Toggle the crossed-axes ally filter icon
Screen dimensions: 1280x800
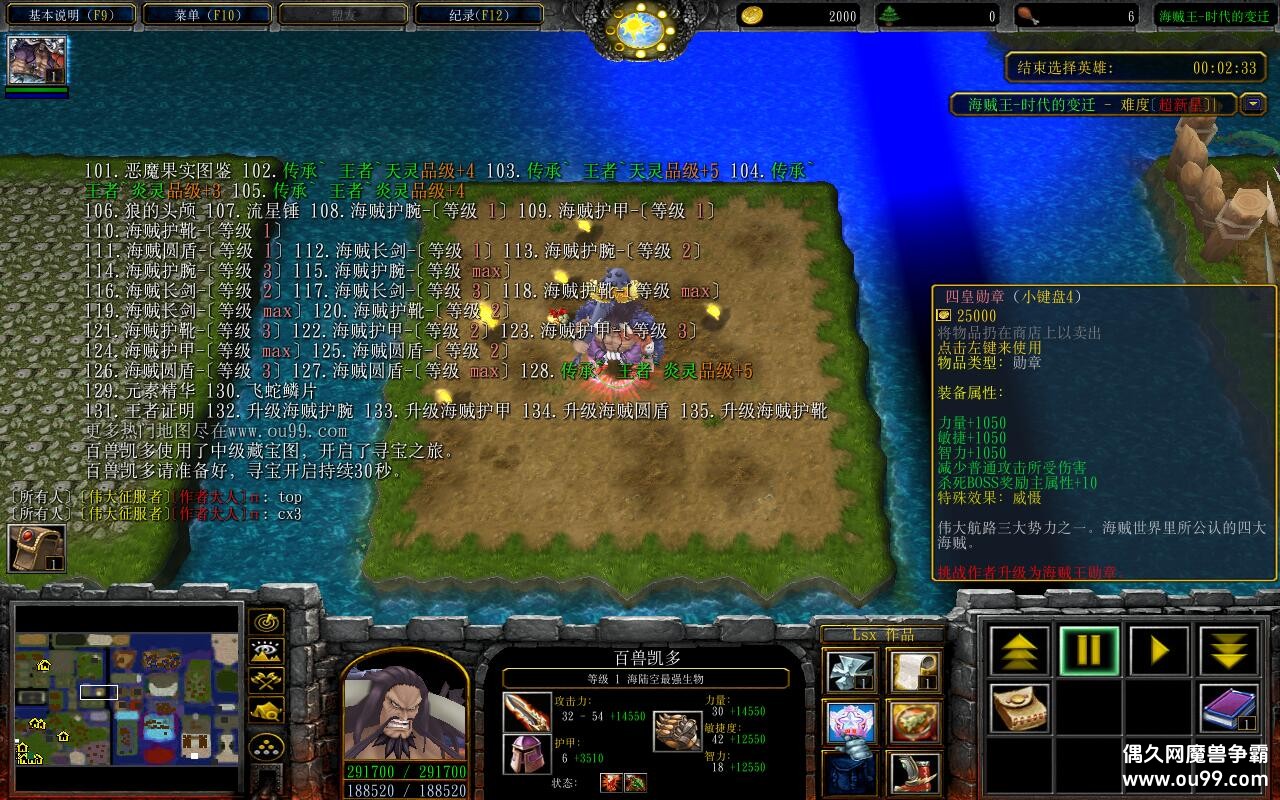(x=267, y=681)
